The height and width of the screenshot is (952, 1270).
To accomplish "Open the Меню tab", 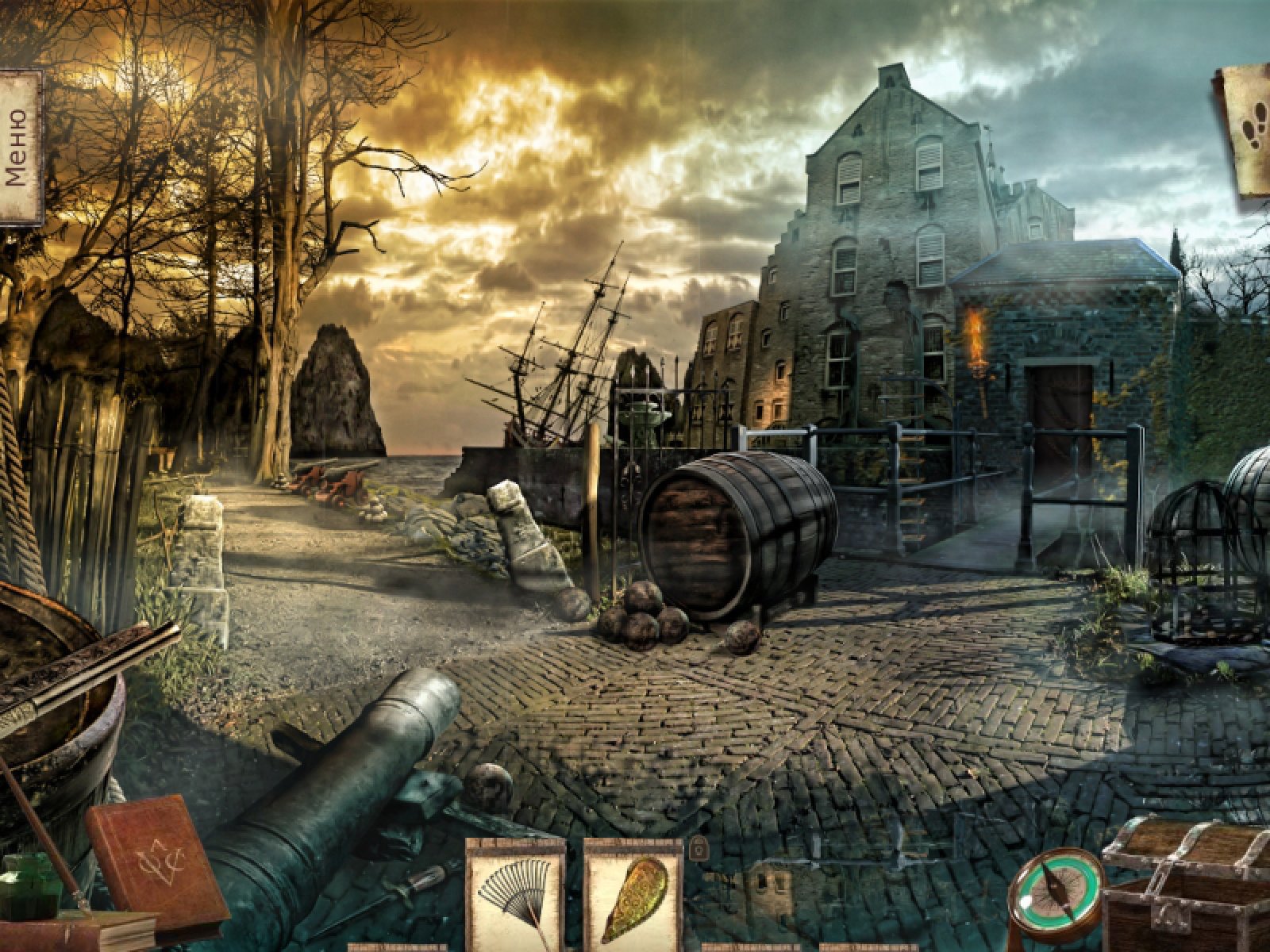I will (x=19, y=148).
